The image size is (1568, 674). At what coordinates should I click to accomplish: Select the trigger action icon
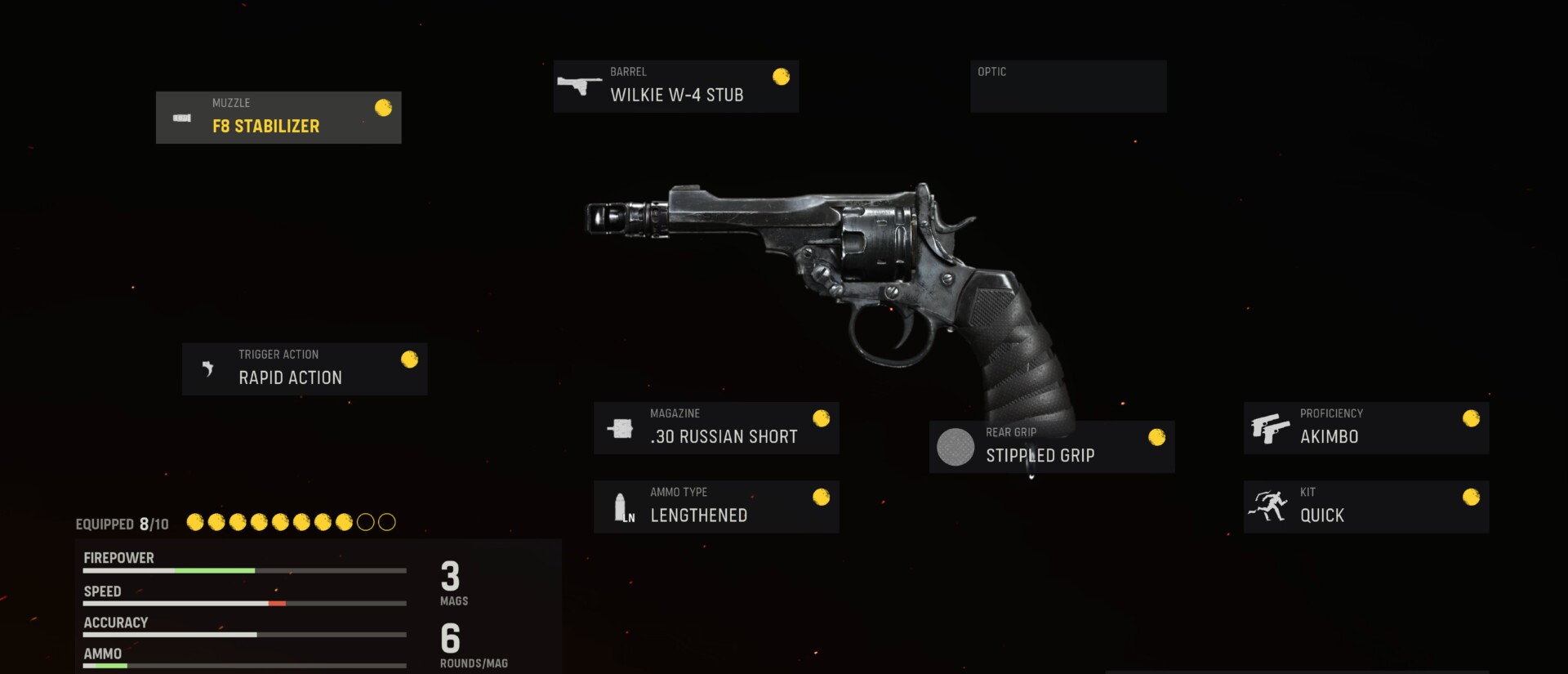(209, 368)
